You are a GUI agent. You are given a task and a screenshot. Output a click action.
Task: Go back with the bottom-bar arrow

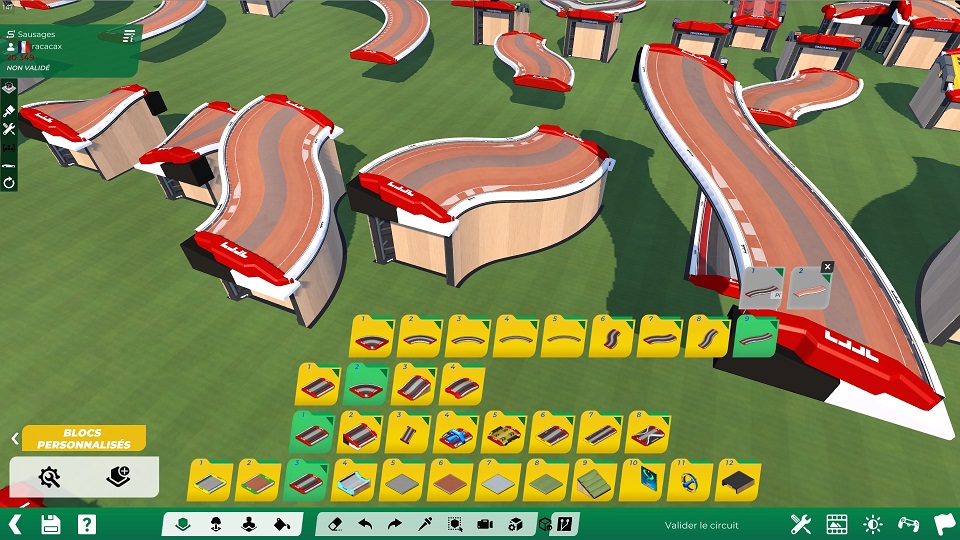tap(14, 523)
